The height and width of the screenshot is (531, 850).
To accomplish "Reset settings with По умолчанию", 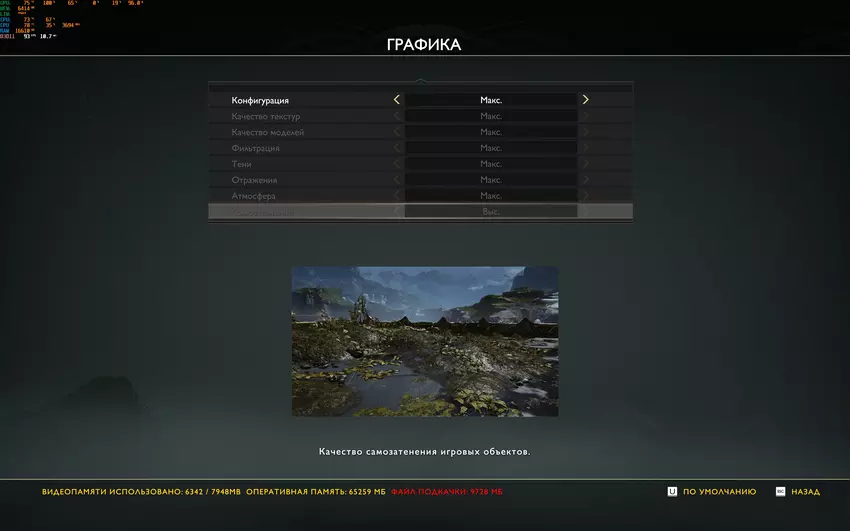I will coord(712,492).
